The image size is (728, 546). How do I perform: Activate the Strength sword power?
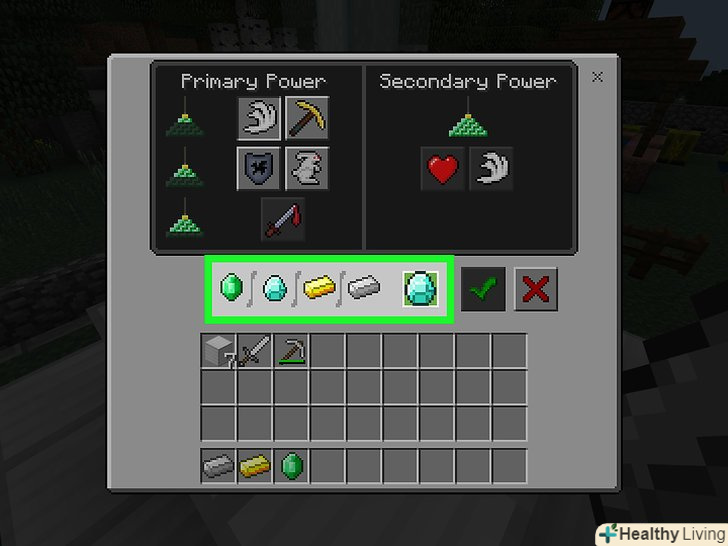click(x=282, y=218)
